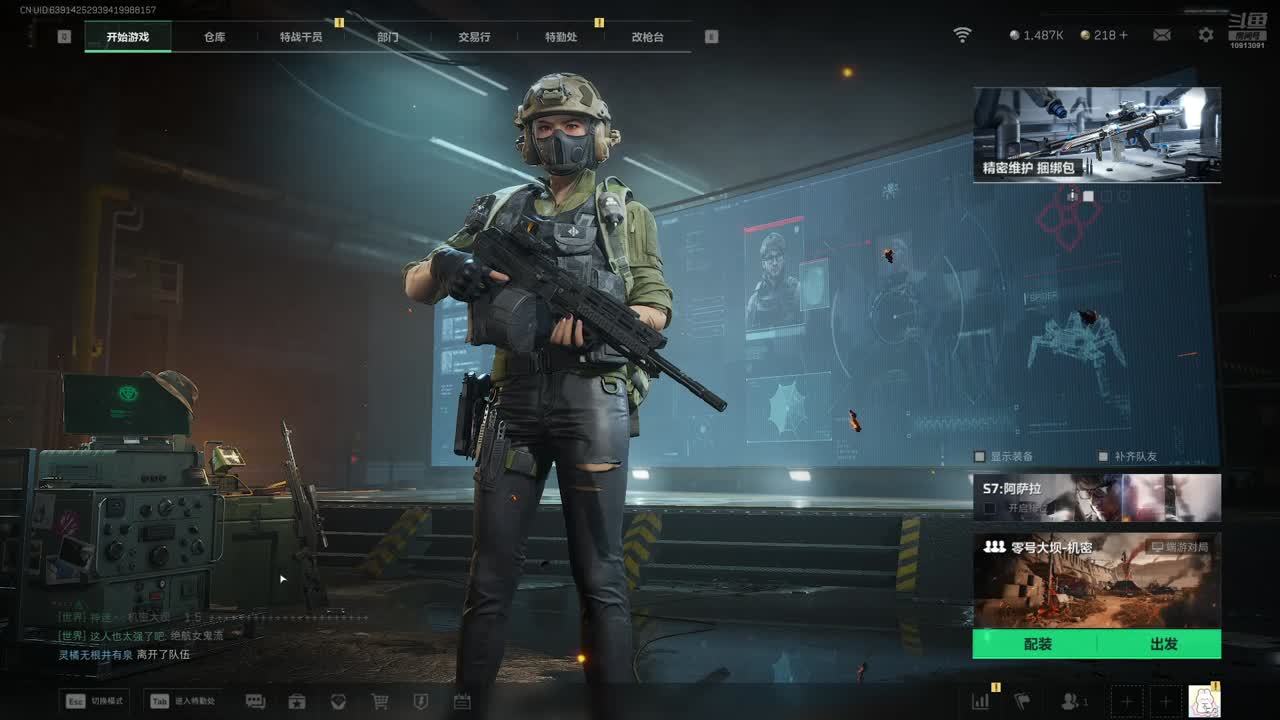Open the mail envelope icon
Screen dimensions: 1280x720
1161,35
